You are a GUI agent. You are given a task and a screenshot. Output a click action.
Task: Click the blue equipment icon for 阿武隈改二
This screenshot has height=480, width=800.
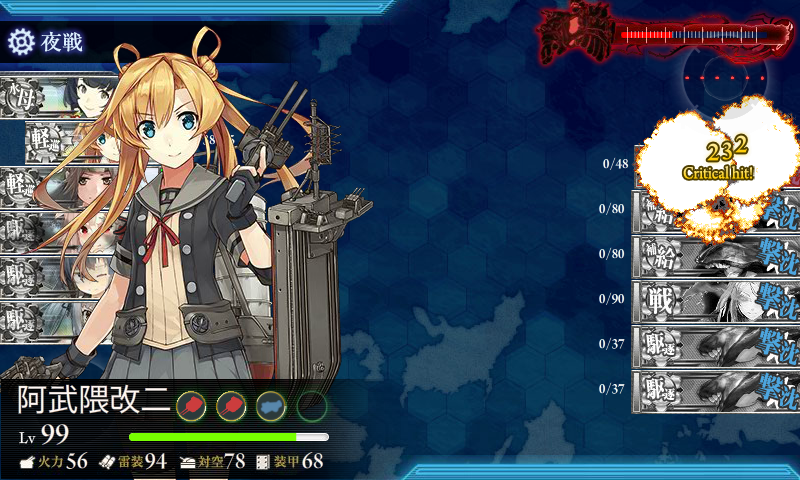pos(271,405)
